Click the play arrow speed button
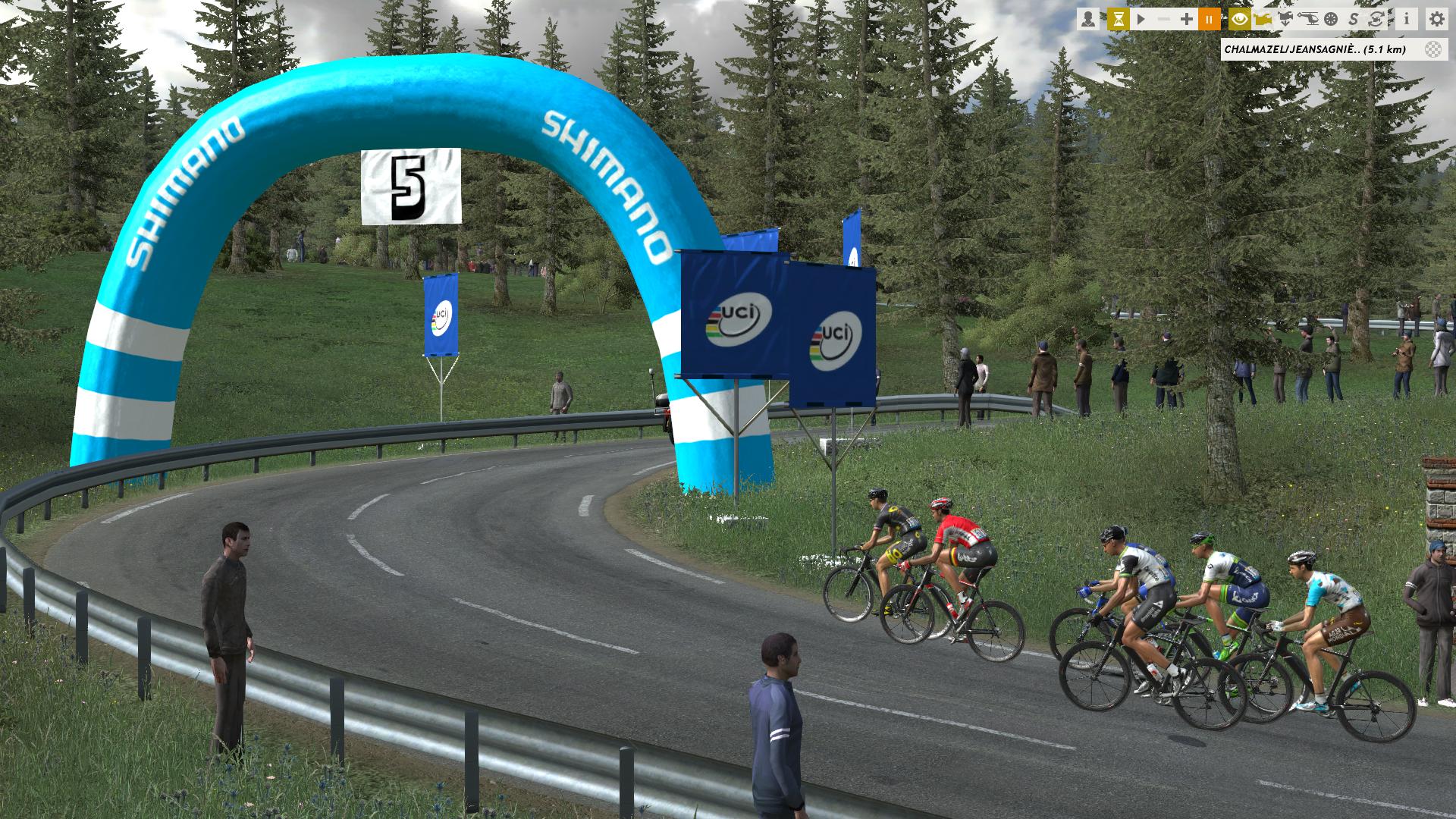1456x819 pixels. pyautogui.click(x=1141, y=19)
